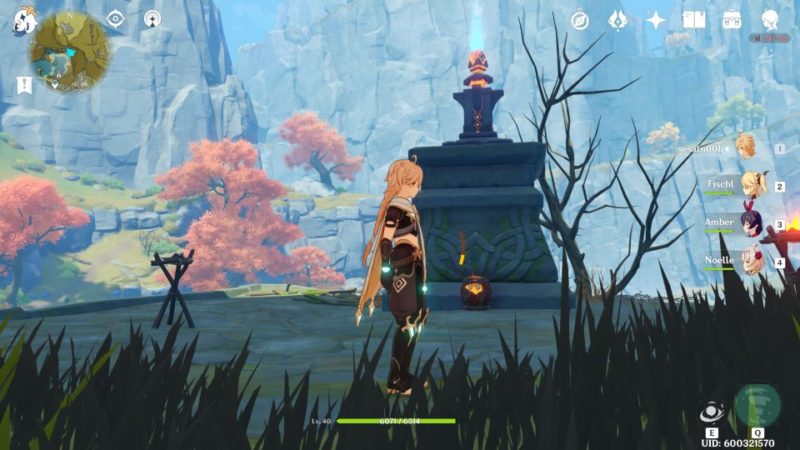Open the co-op mode icon
The width and height of the screenshot is (800, 450).
152,18
